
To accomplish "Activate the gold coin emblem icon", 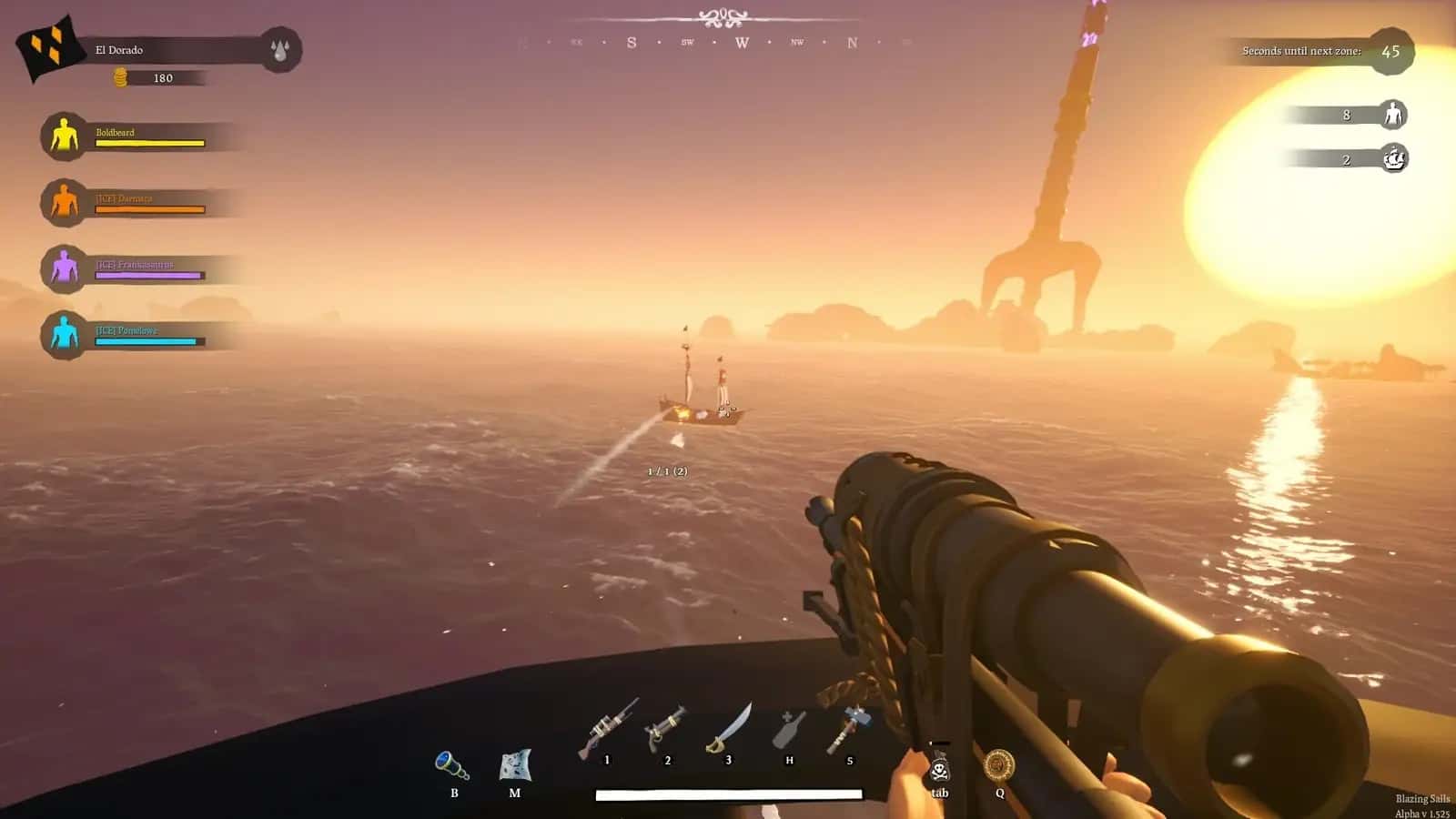I will click(x=999, y=765).
